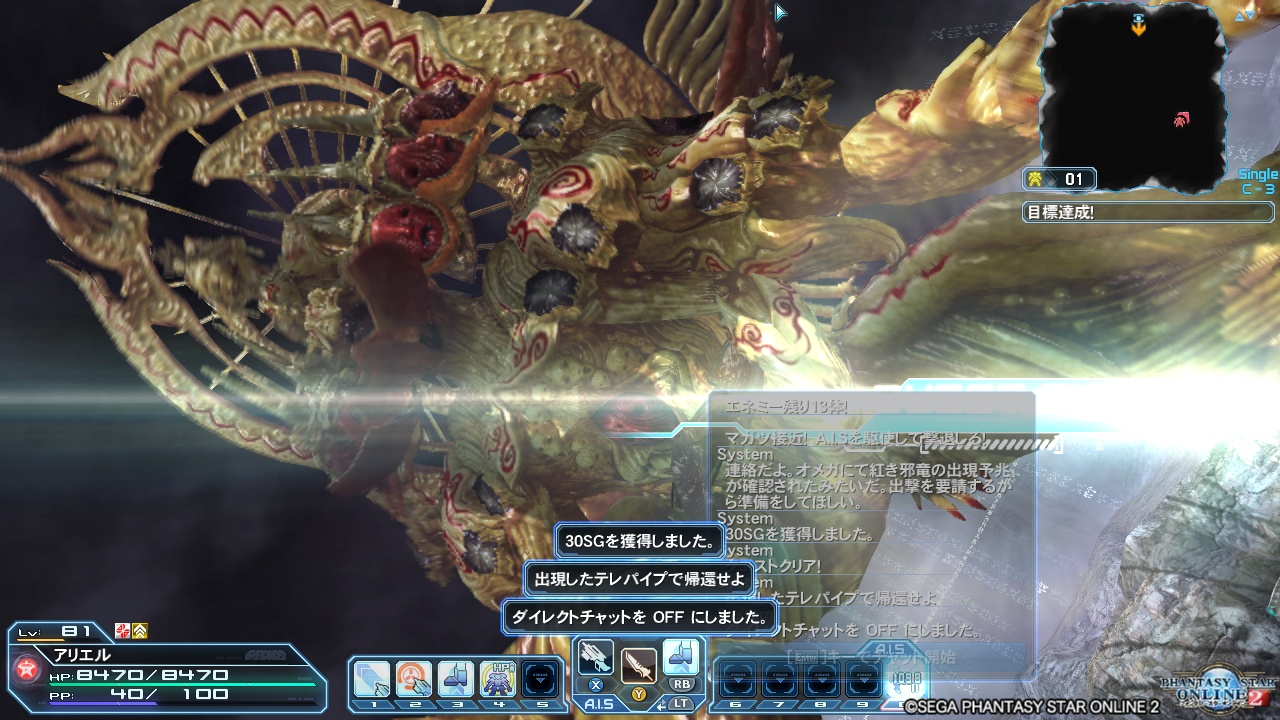
Task: Click the gold rank arrow icon near Lv 81
Action: click(141, 632)
